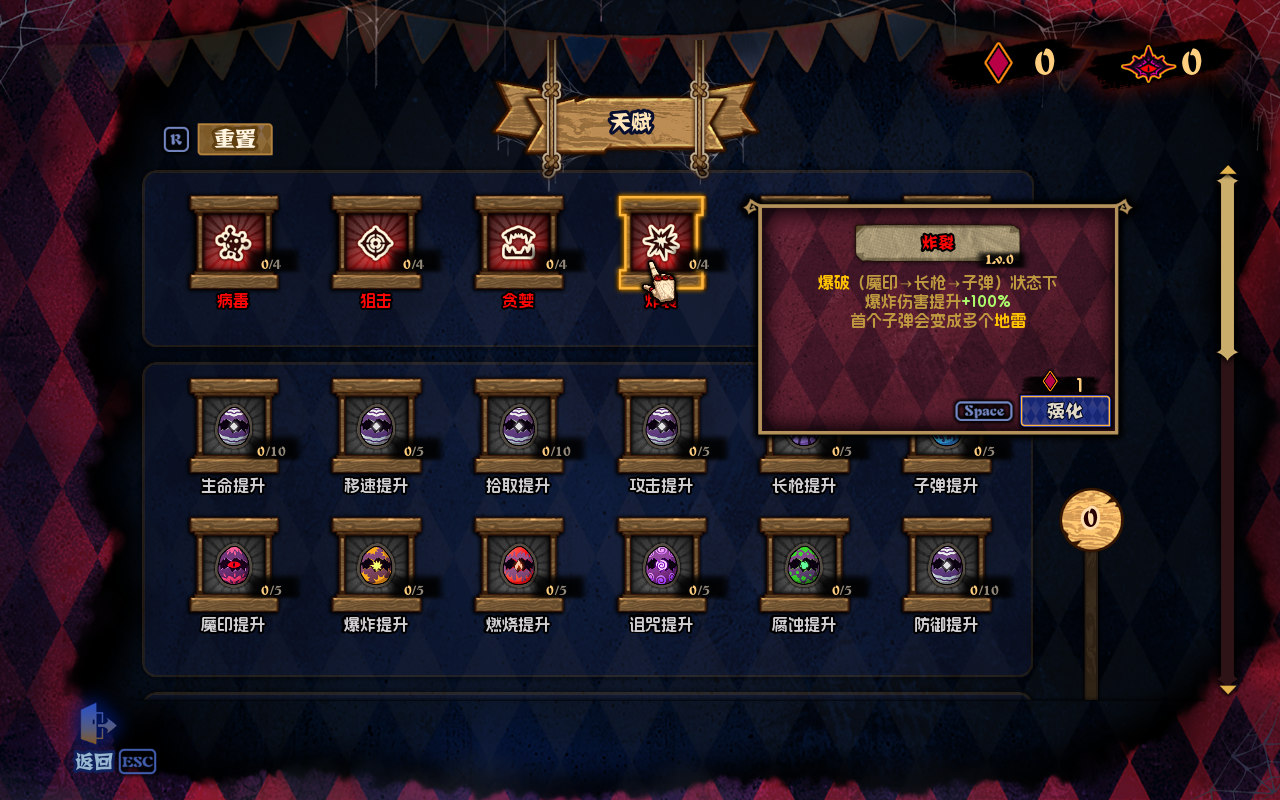Click the 强化 upgrade button
The width and height of the screenshot is (1280, 800).
pos(1065,411)
